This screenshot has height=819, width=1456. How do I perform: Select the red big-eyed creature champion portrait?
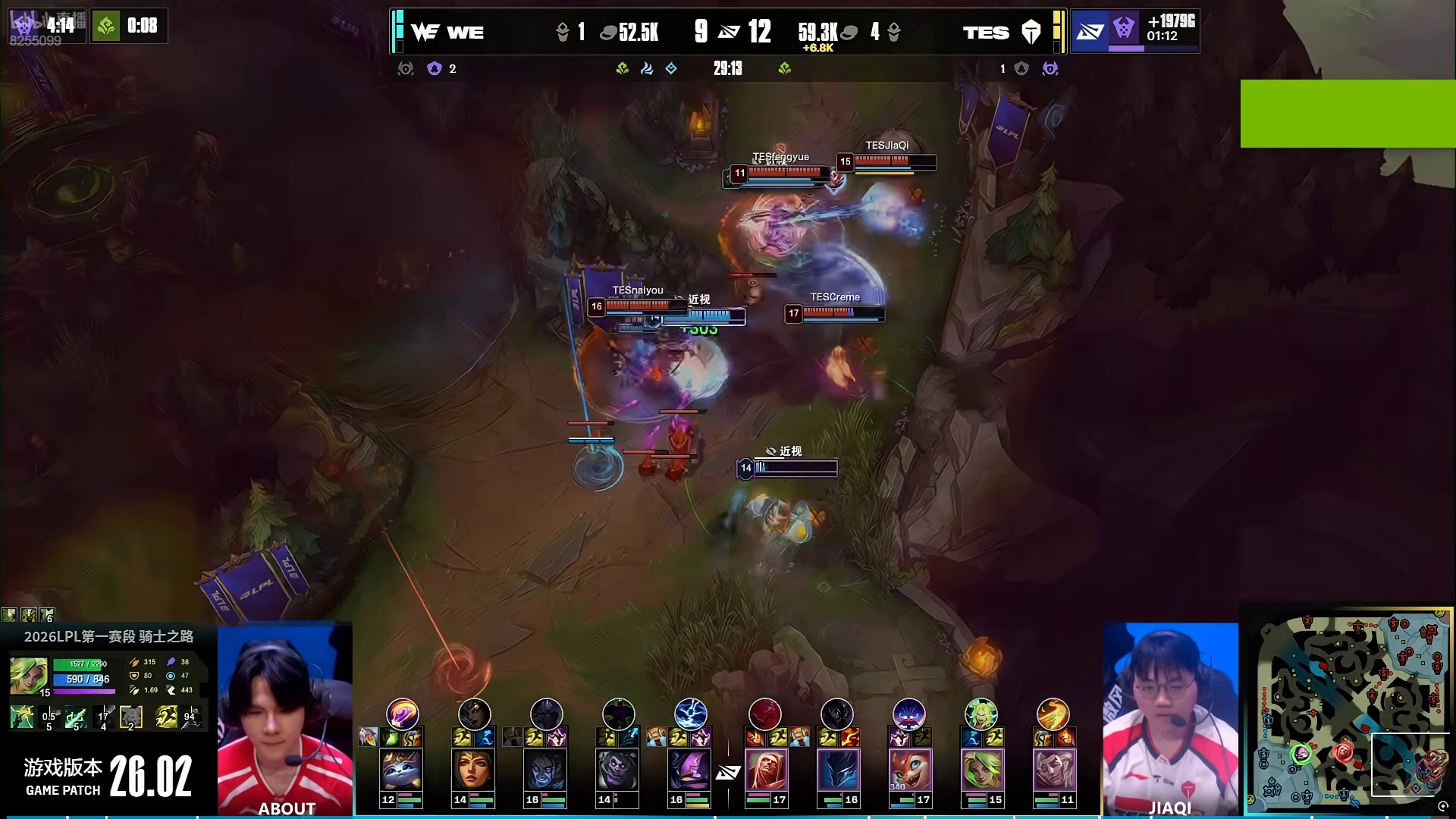tap(910, 770)
